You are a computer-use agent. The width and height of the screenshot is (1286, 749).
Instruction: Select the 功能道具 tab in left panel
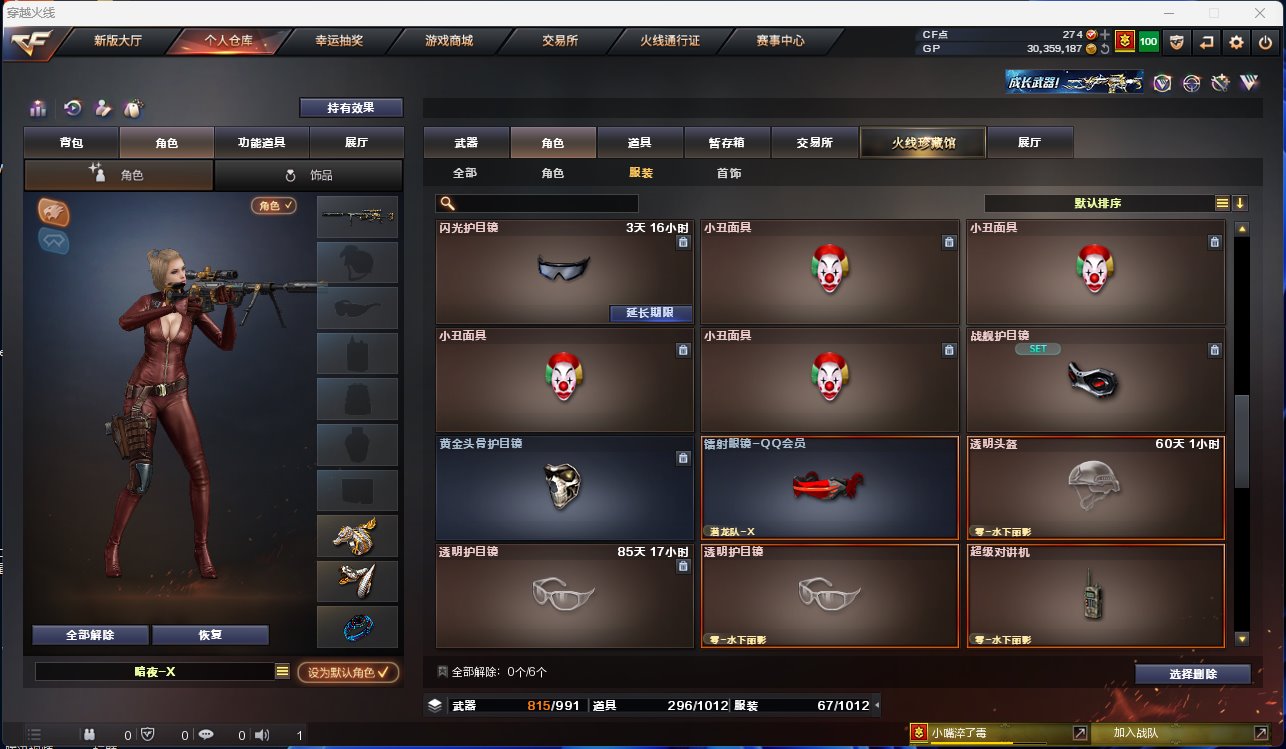261,143
